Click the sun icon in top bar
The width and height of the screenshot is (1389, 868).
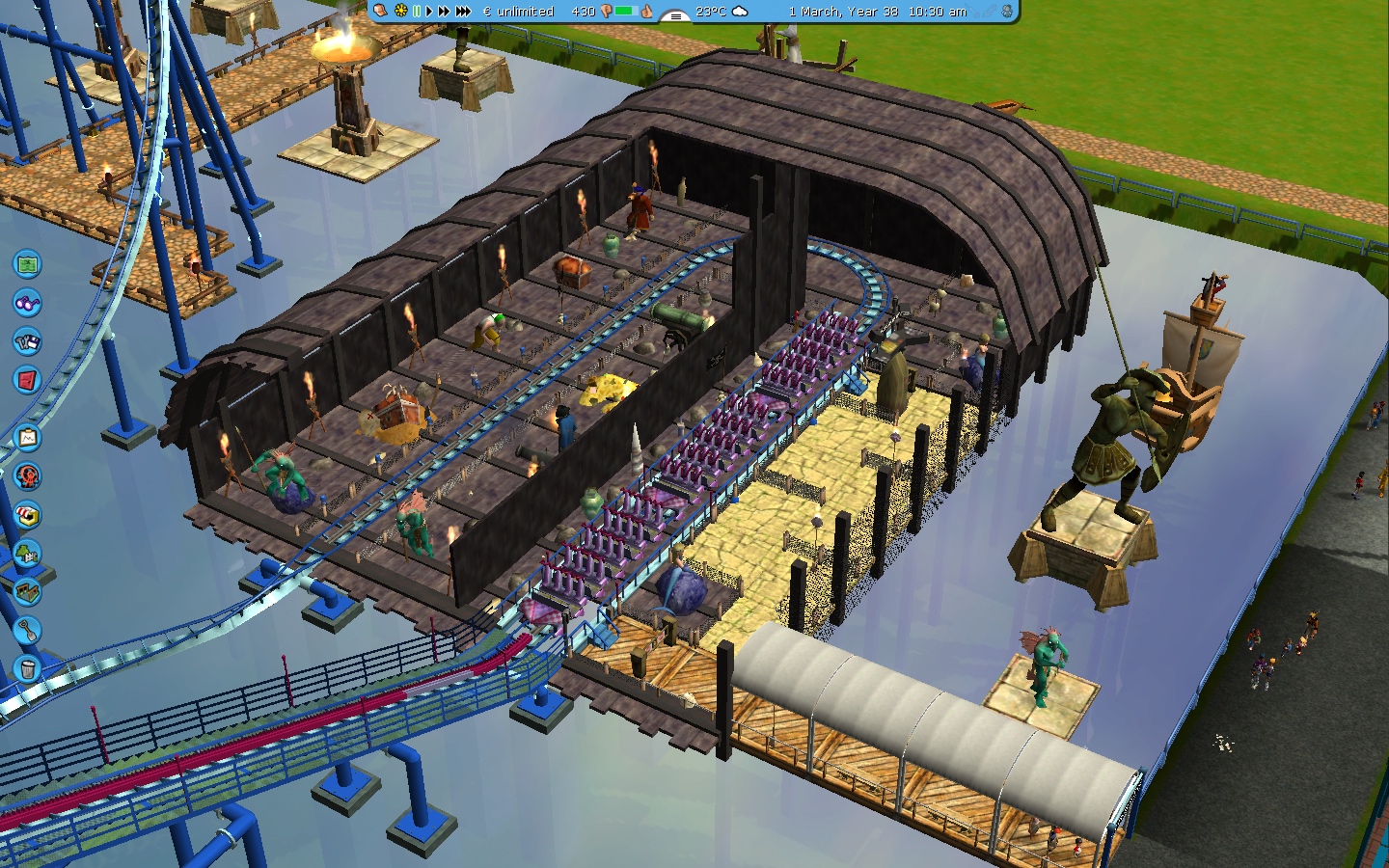tap(401, 12)
